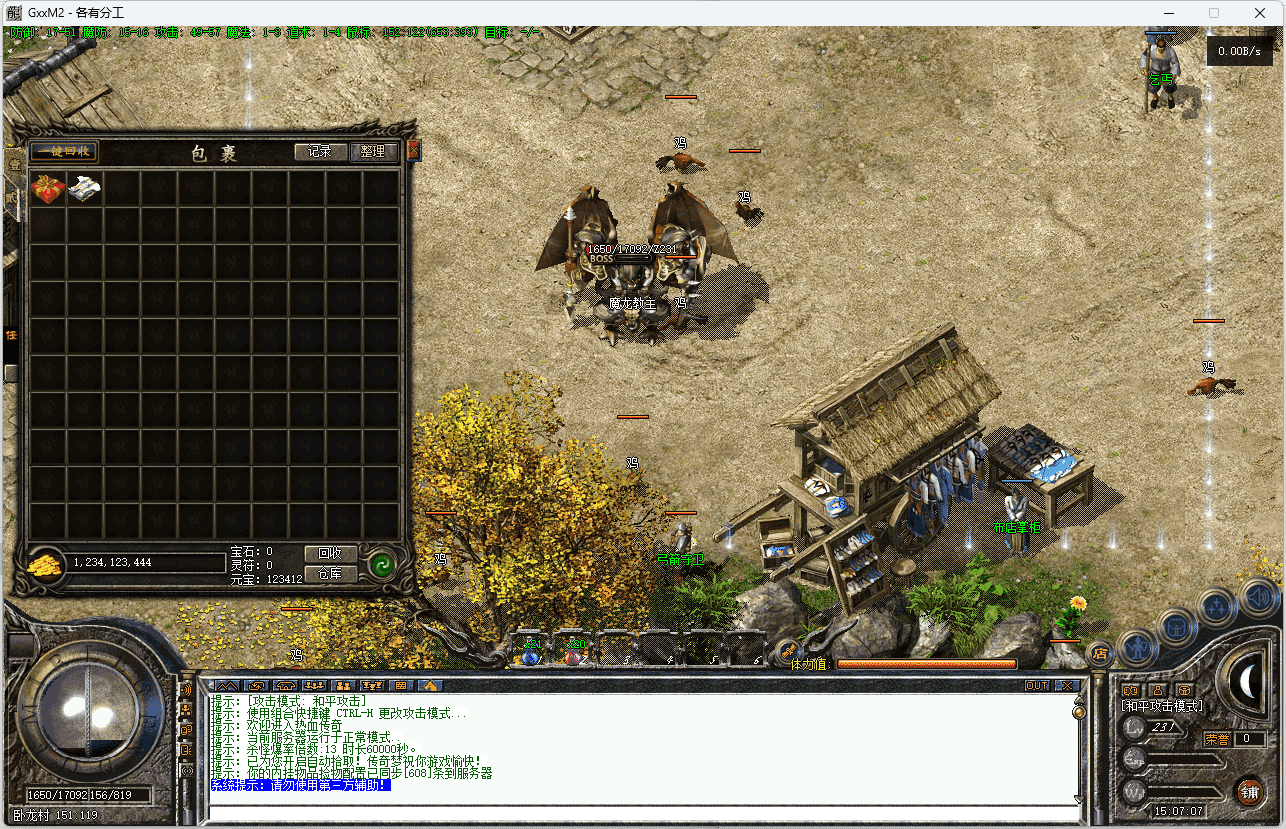Use the red potion in the hotbar

(x=574, y=651)
